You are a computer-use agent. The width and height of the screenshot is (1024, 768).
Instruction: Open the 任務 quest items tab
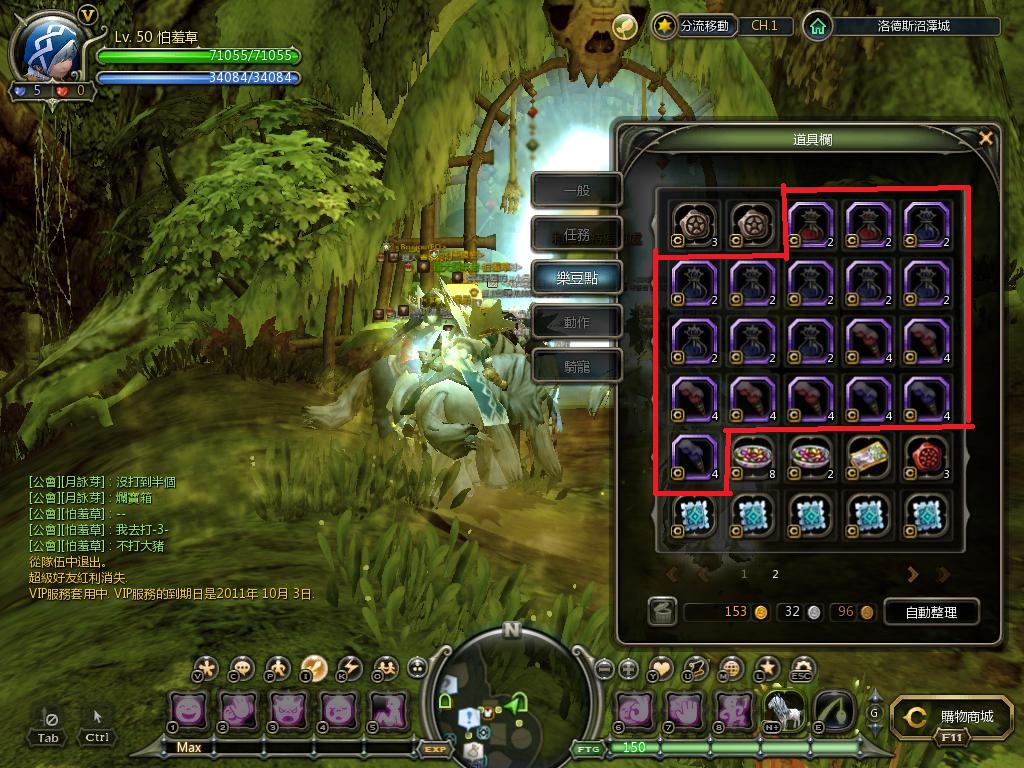pyautogui.click(x=577, y=234)
